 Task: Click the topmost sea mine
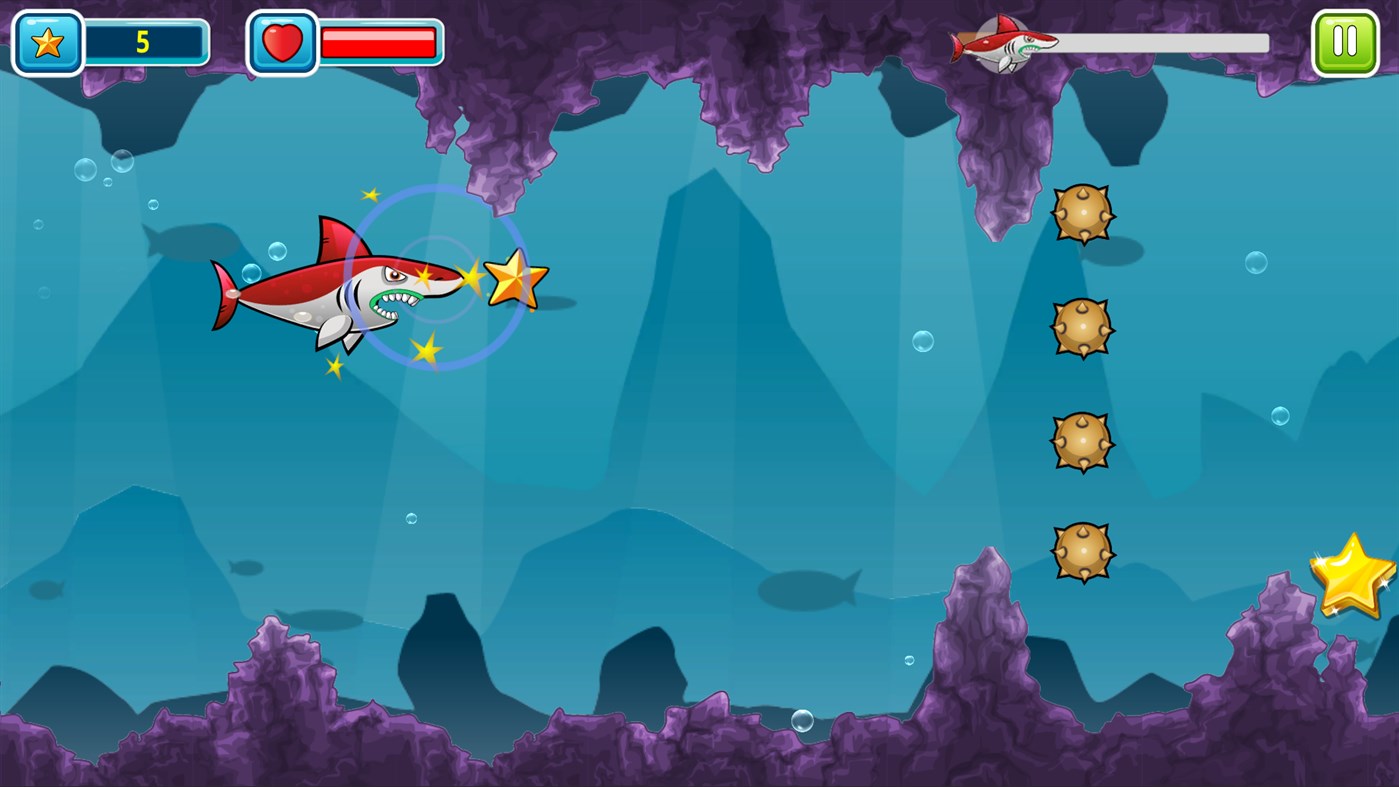1083,212
